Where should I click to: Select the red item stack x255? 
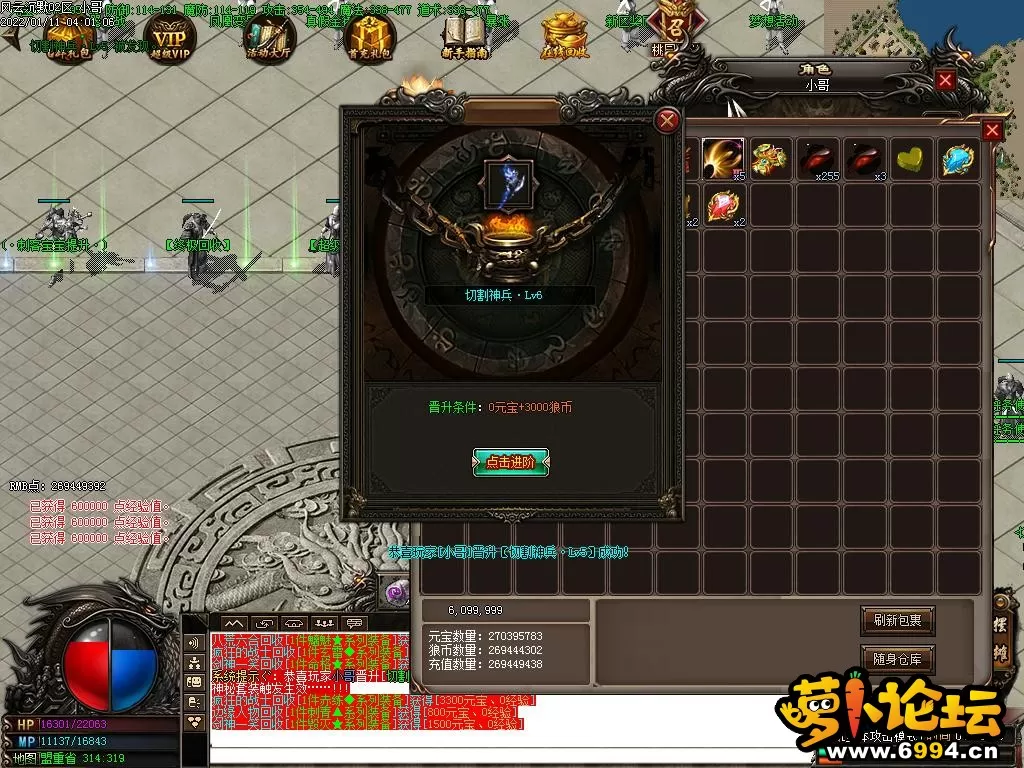[x=817, y=159]
